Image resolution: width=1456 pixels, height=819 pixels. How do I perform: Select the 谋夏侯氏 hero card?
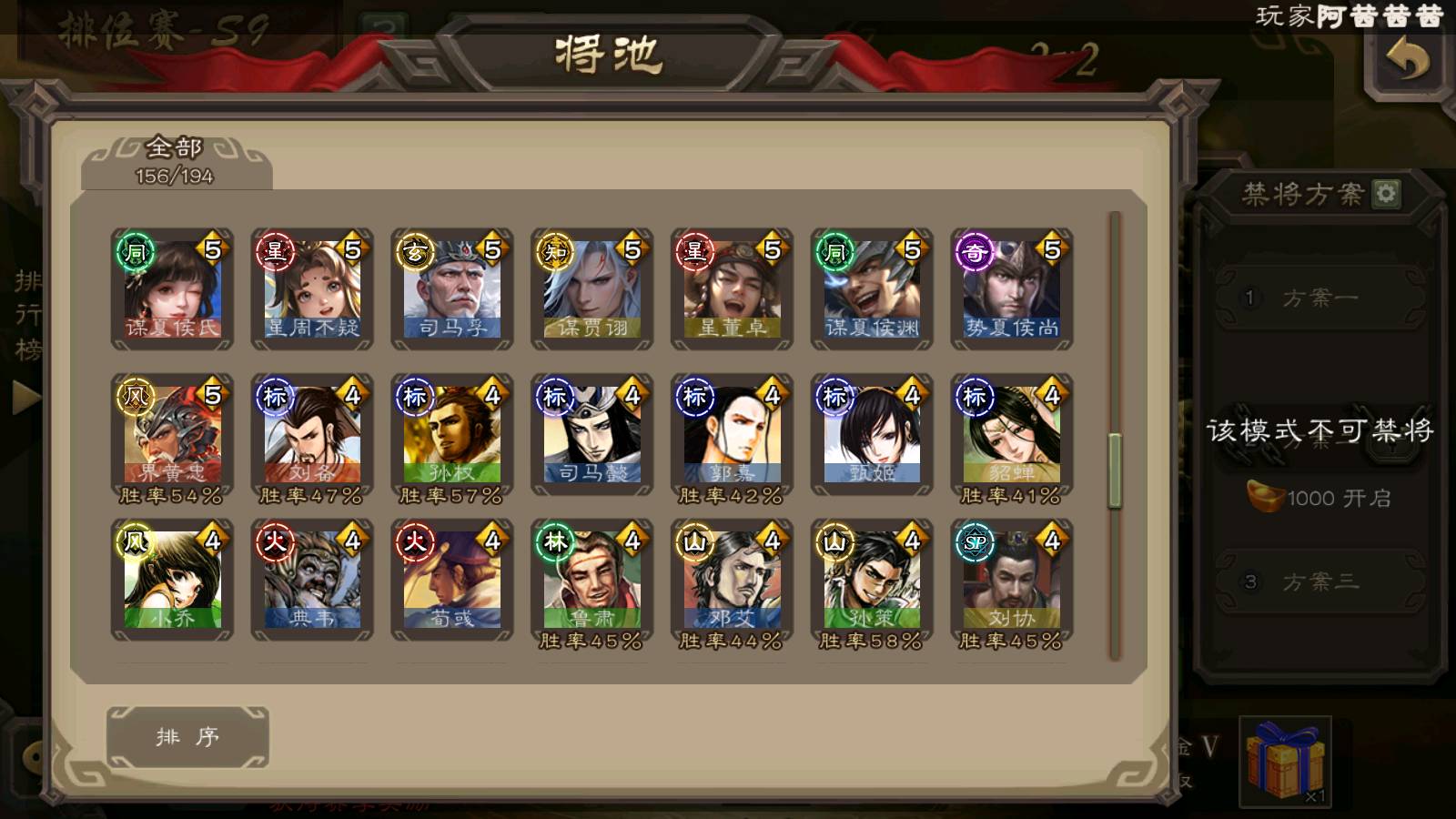click(x=172, y=289)
